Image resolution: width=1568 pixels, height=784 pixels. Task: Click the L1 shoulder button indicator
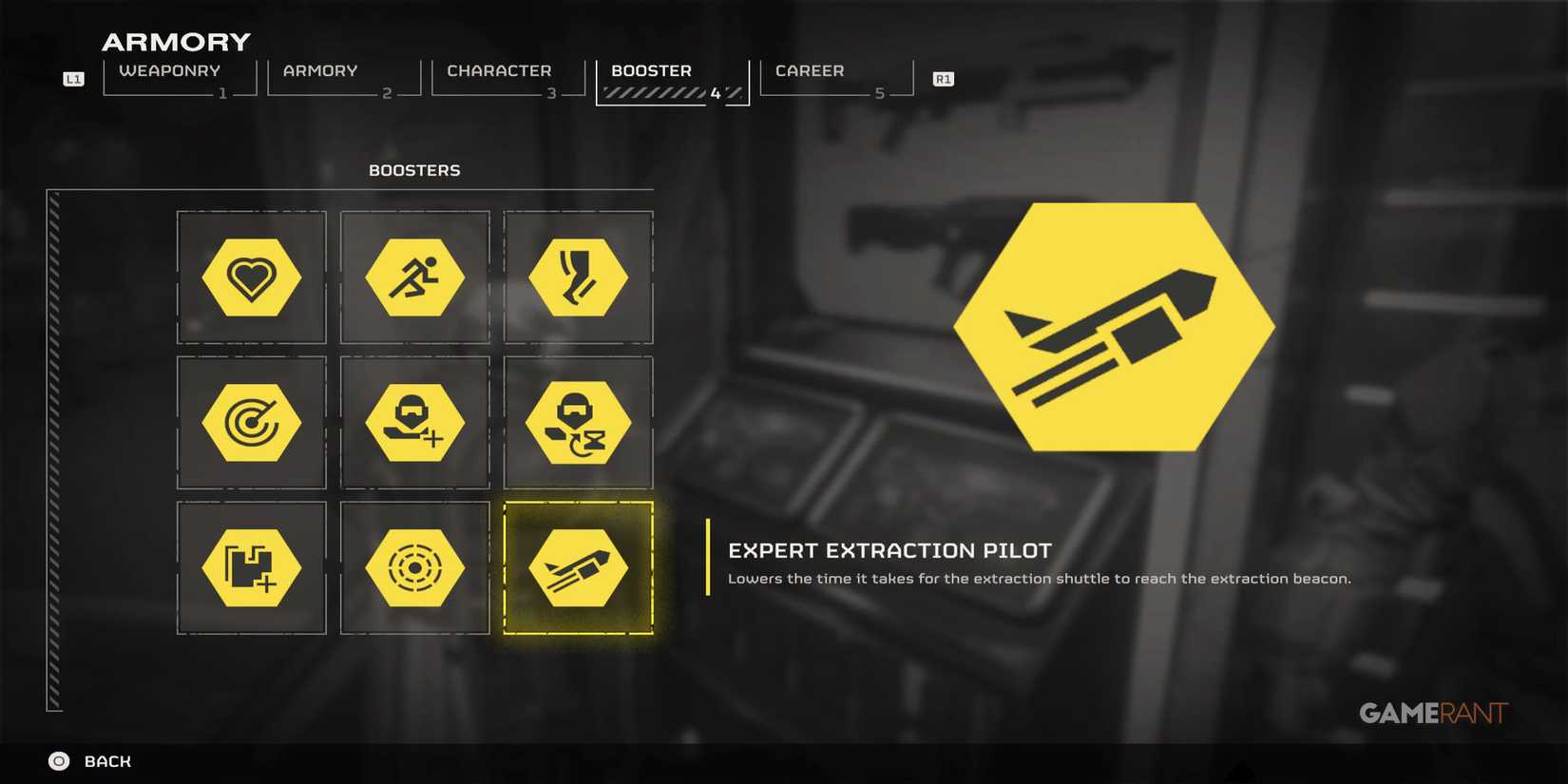click(x=73, y=79)
